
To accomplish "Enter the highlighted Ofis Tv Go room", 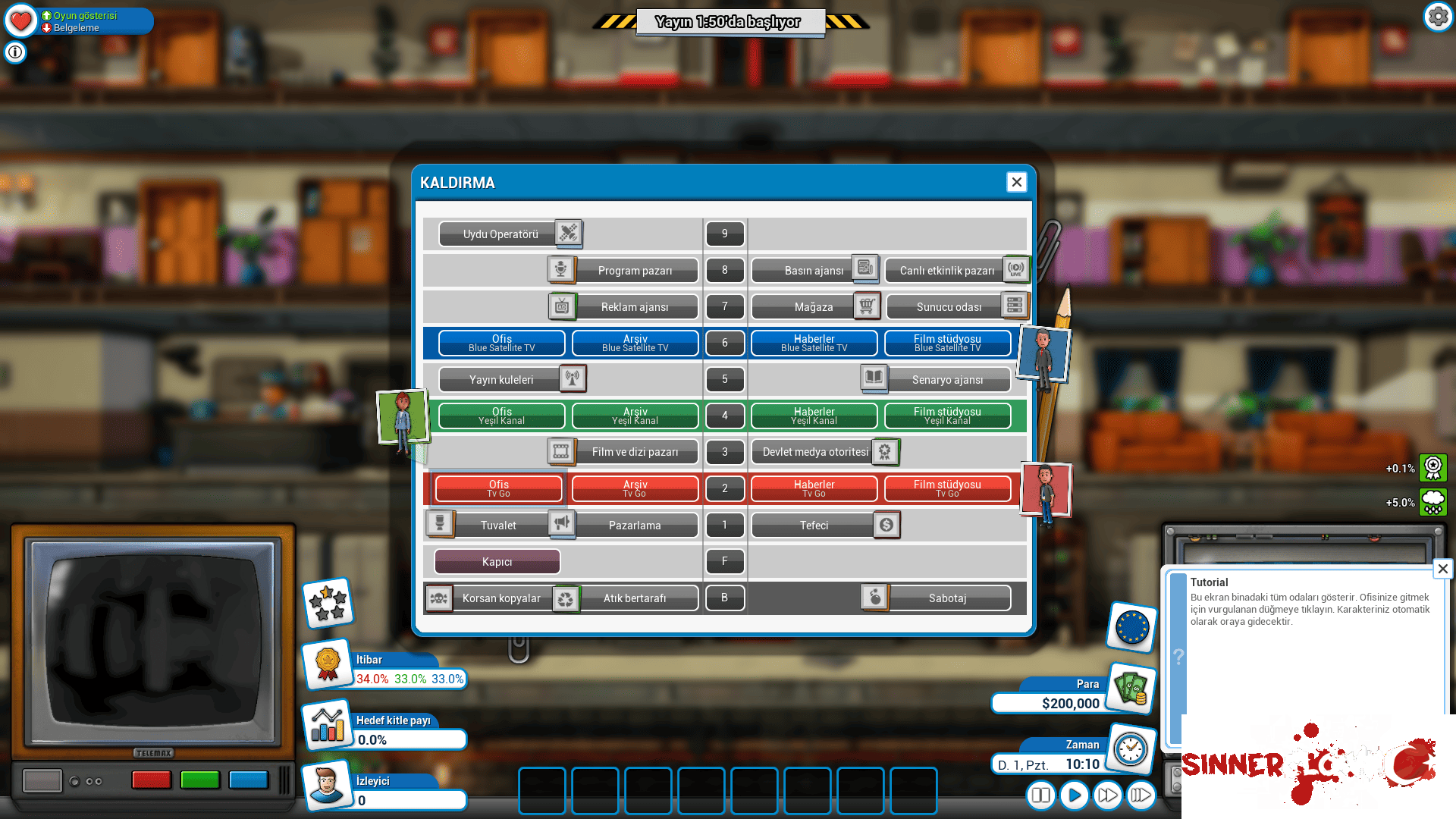I will tap(498, 488).
